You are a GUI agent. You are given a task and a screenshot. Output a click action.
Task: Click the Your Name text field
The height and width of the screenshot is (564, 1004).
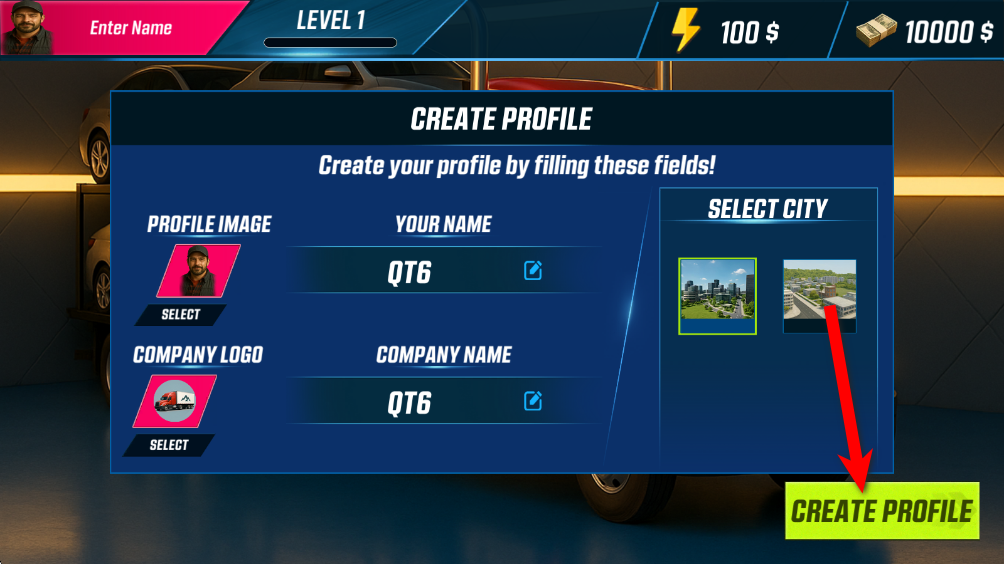(x=410, y=272)
